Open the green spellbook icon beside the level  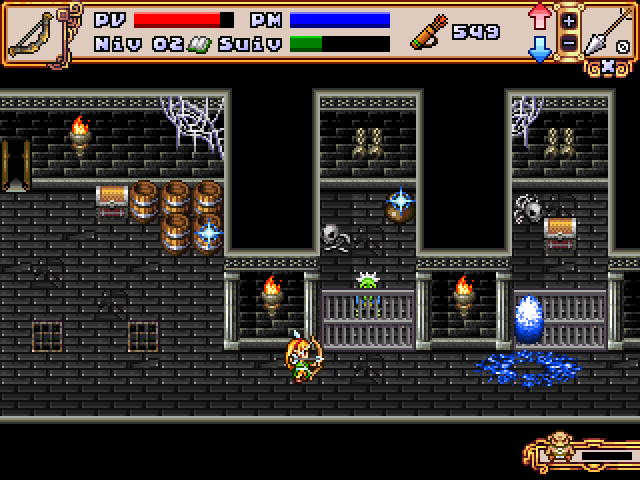[199, 45]
